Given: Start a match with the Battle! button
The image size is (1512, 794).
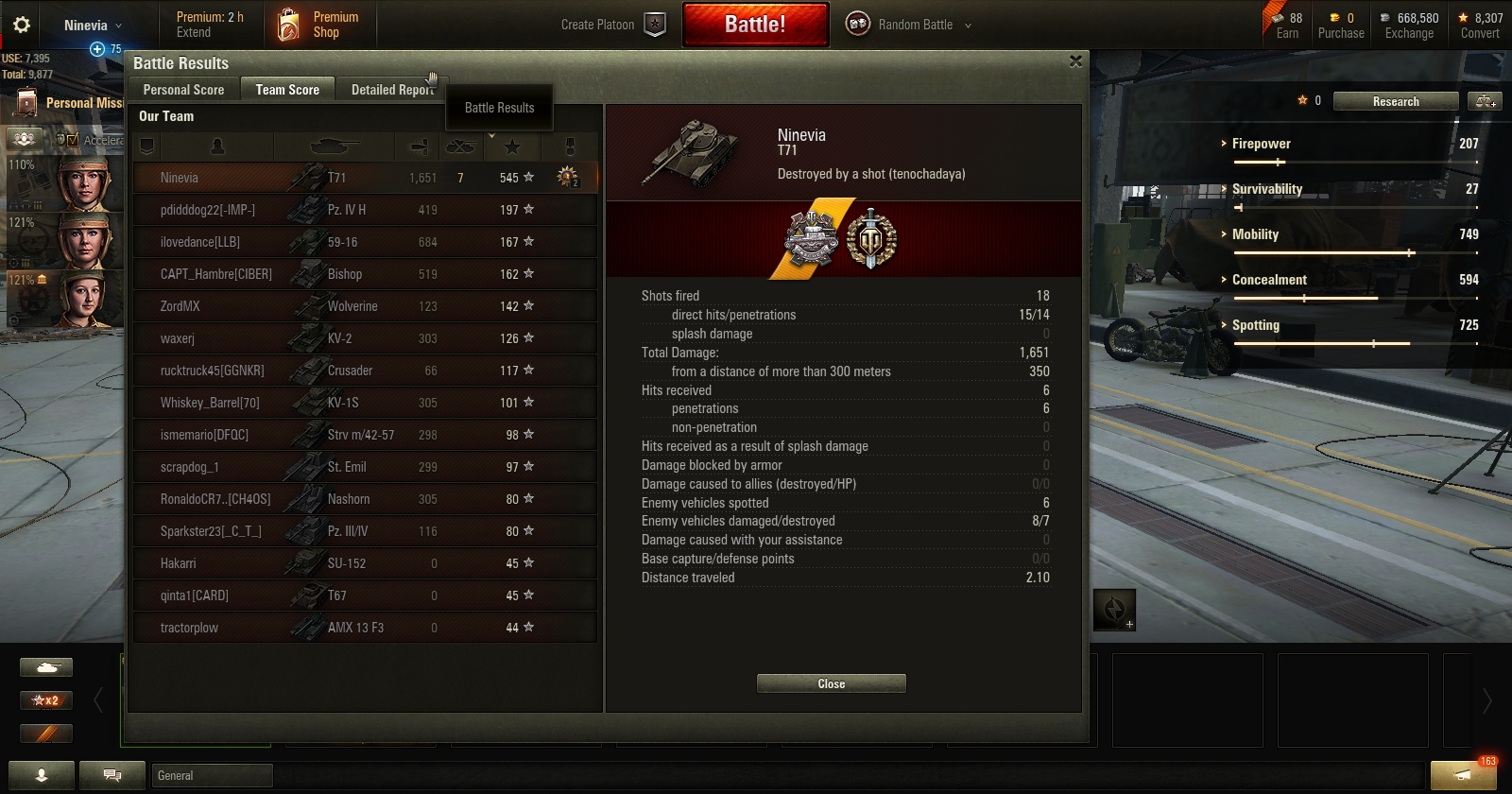Looking at the screenshot, I should 755,25.
